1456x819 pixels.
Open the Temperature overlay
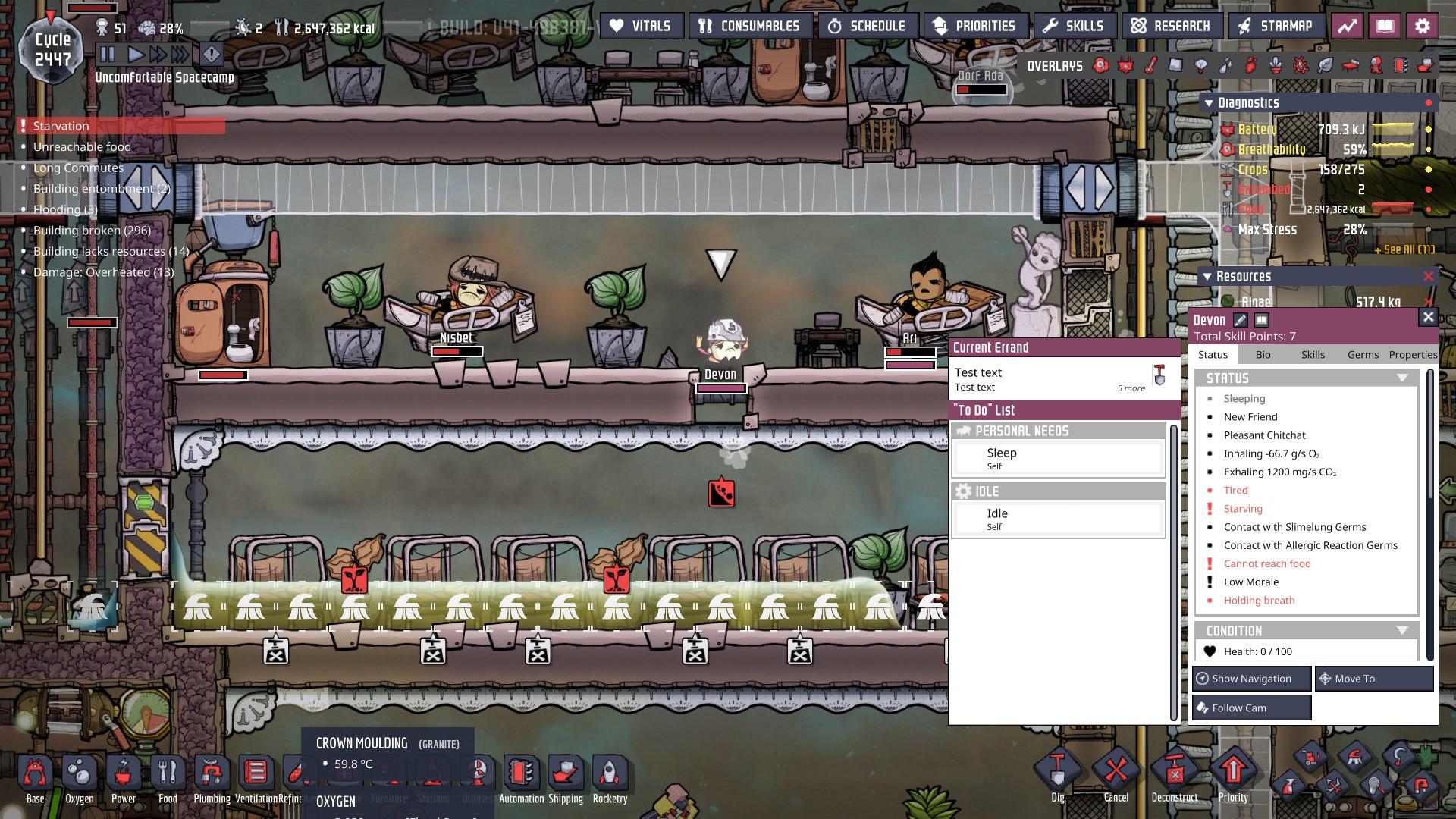click(x=1150, y=66)
